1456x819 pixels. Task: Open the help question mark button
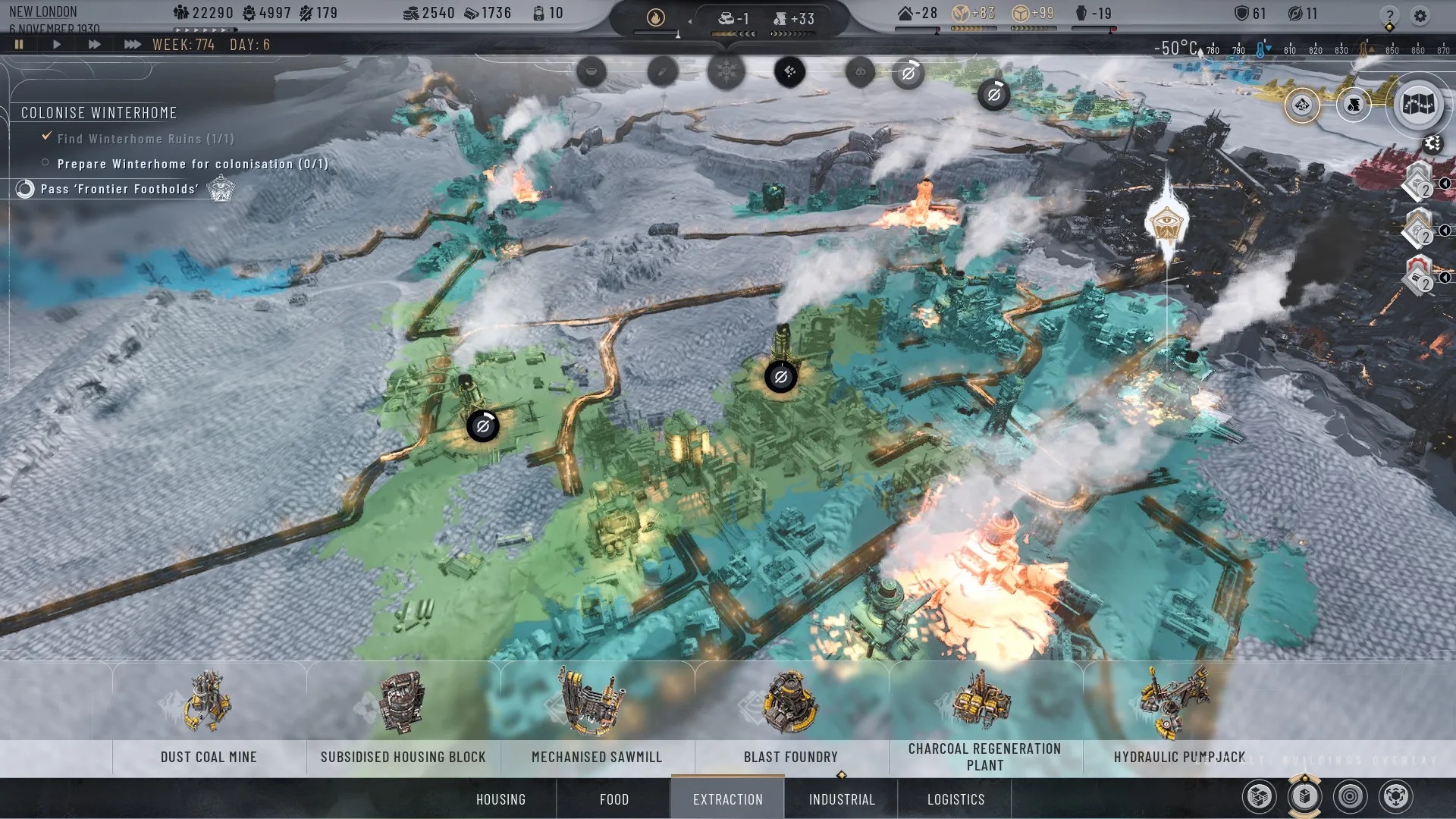[1389, 15]
